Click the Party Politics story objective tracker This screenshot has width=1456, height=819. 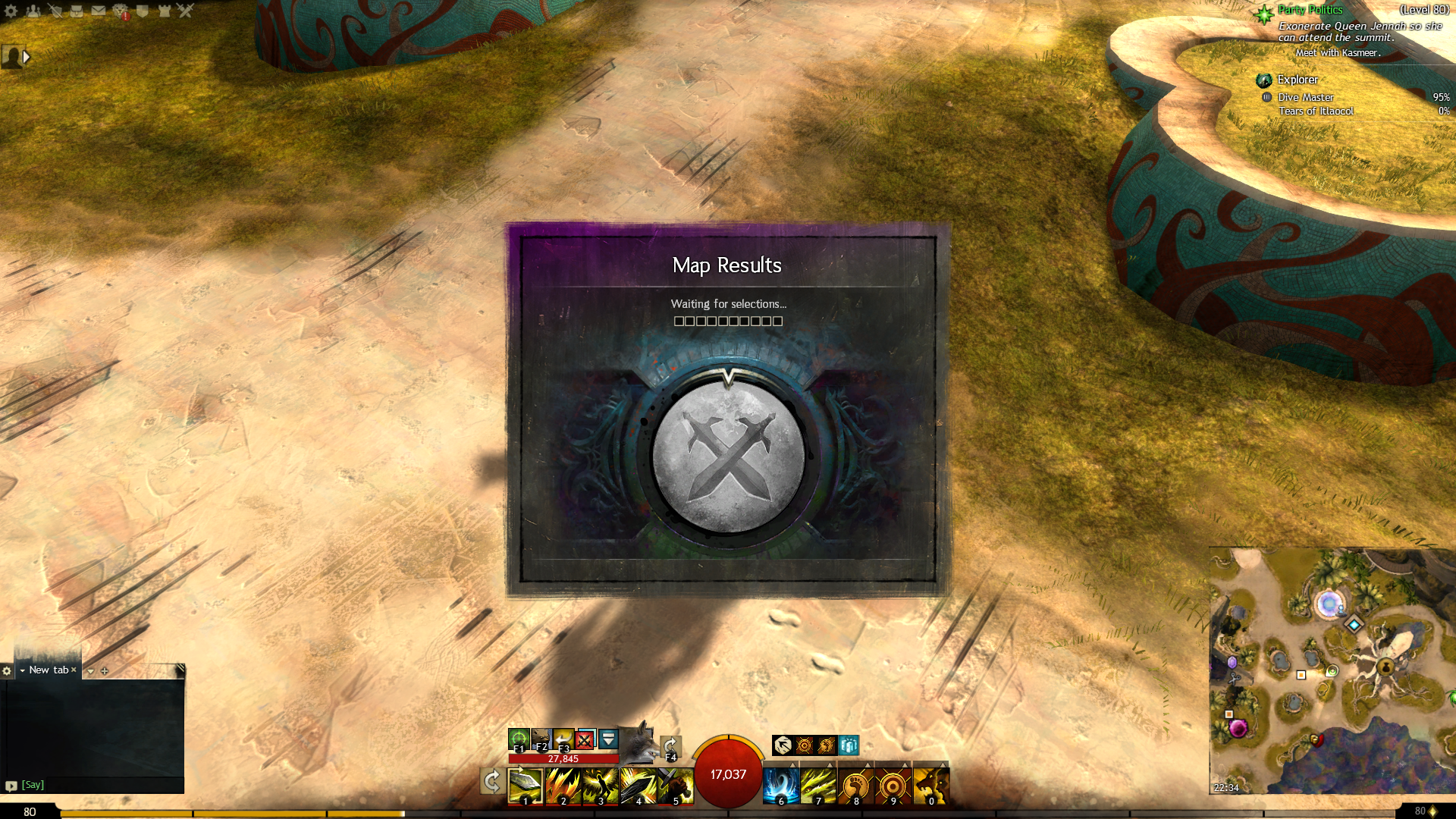point(1310,10)
